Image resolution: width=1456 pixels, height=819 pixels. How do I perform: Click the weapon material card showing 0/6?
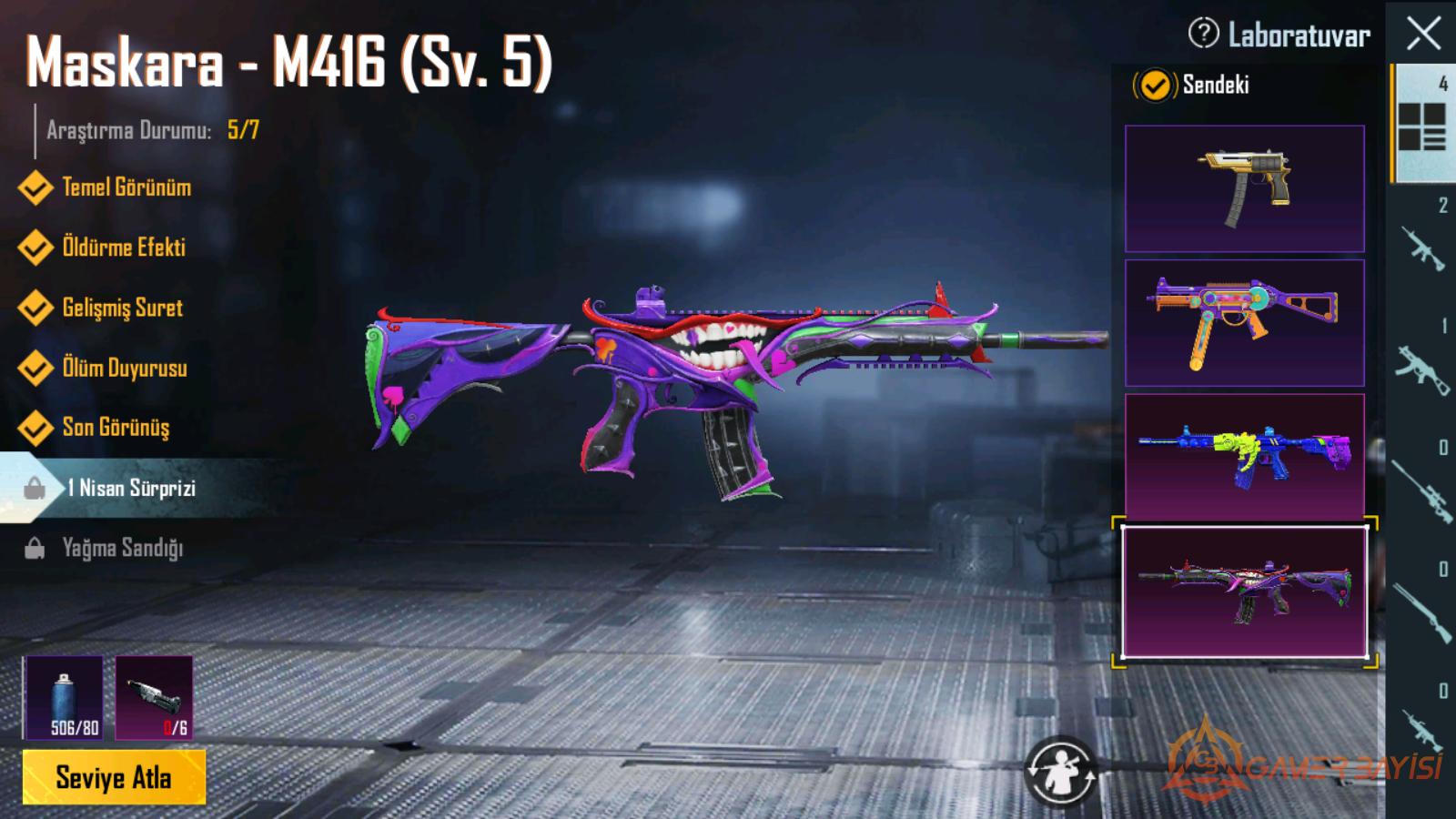(154, 697)
